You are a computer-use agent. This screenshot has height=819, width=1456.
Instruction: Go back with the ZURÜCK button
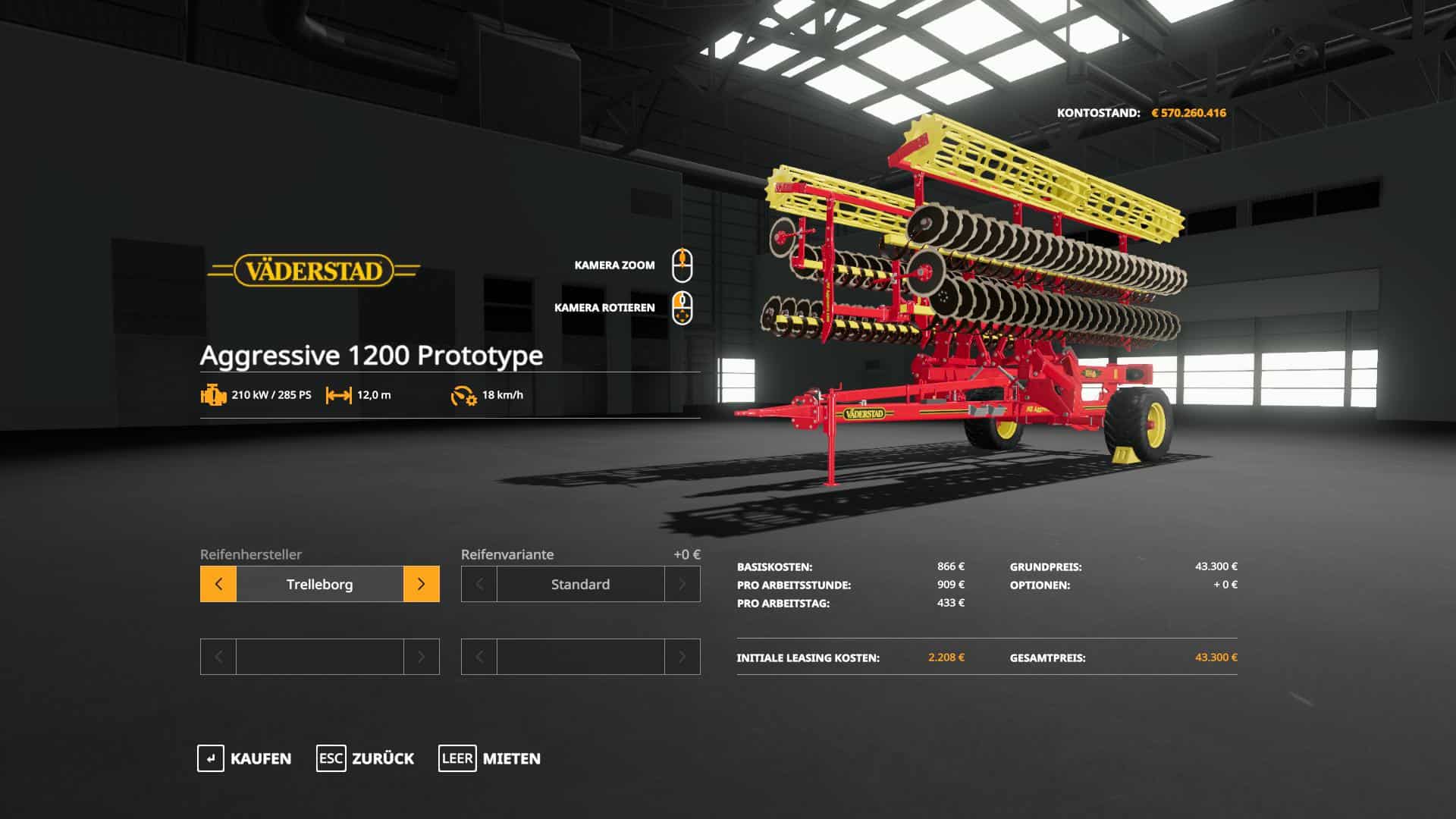tap(366, 758)
